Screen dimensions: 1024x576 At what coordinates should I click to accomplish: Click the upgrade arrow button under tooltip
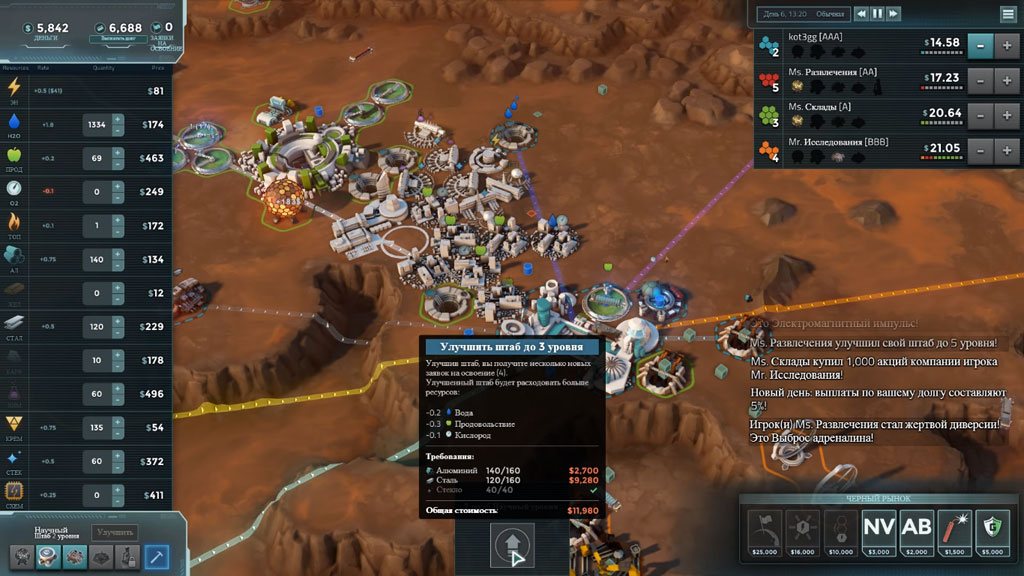coord(511,546)
